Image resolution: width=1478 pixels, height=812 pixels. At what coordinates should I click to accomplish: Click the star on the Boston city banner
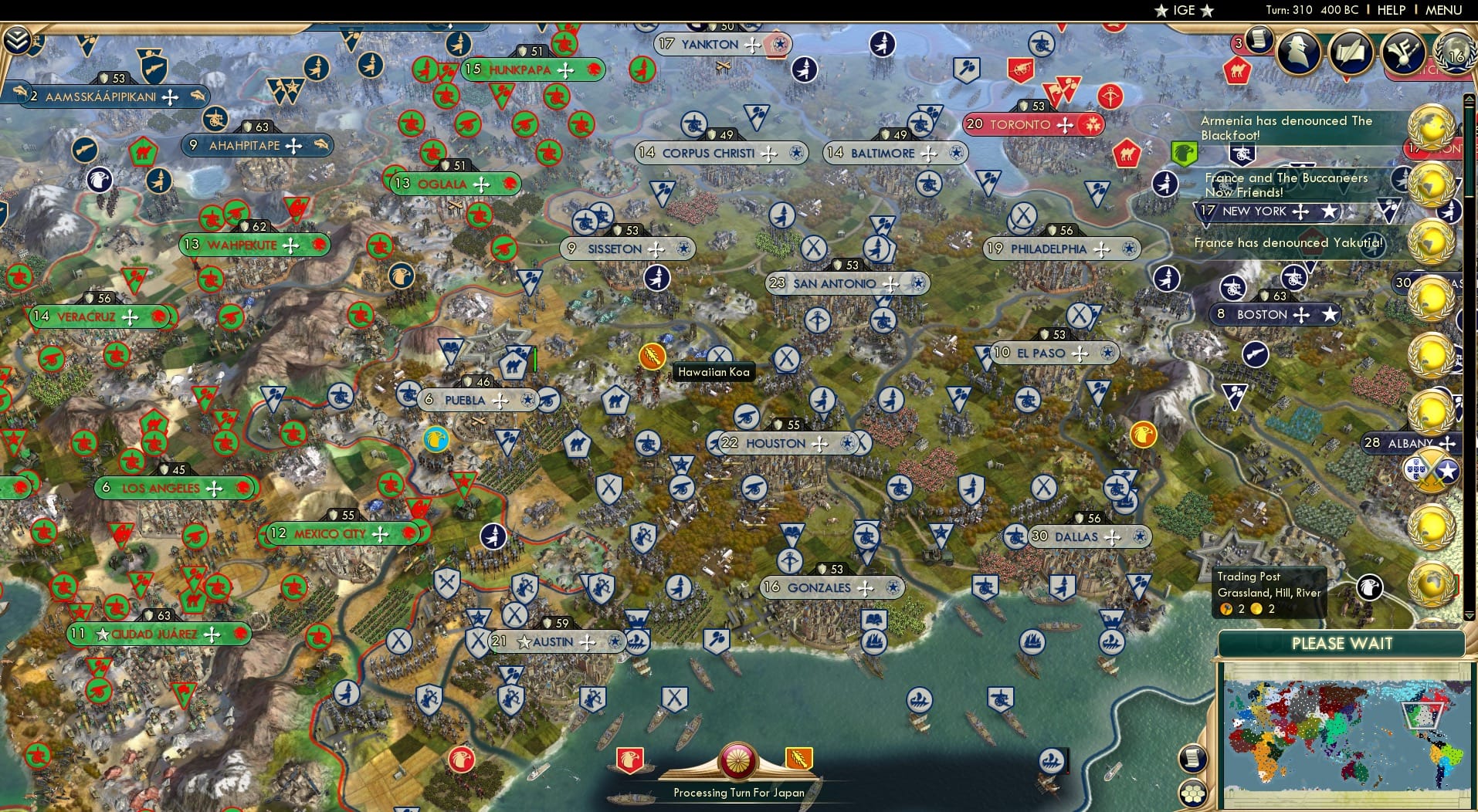tap(1330, 314)
